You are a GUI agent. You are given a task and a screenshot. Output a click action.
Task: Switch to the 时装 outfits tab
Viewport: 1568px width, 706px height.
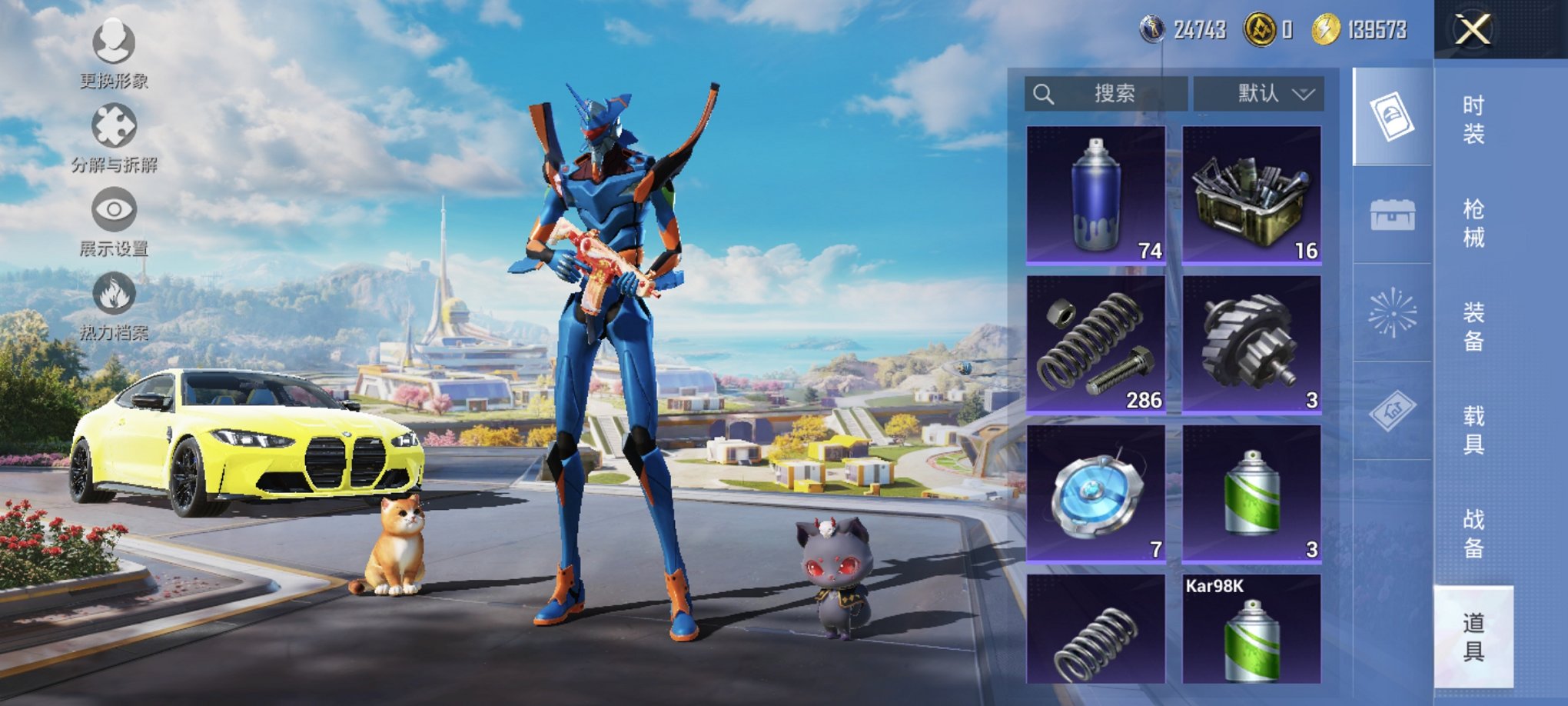tap(1473, 120)
